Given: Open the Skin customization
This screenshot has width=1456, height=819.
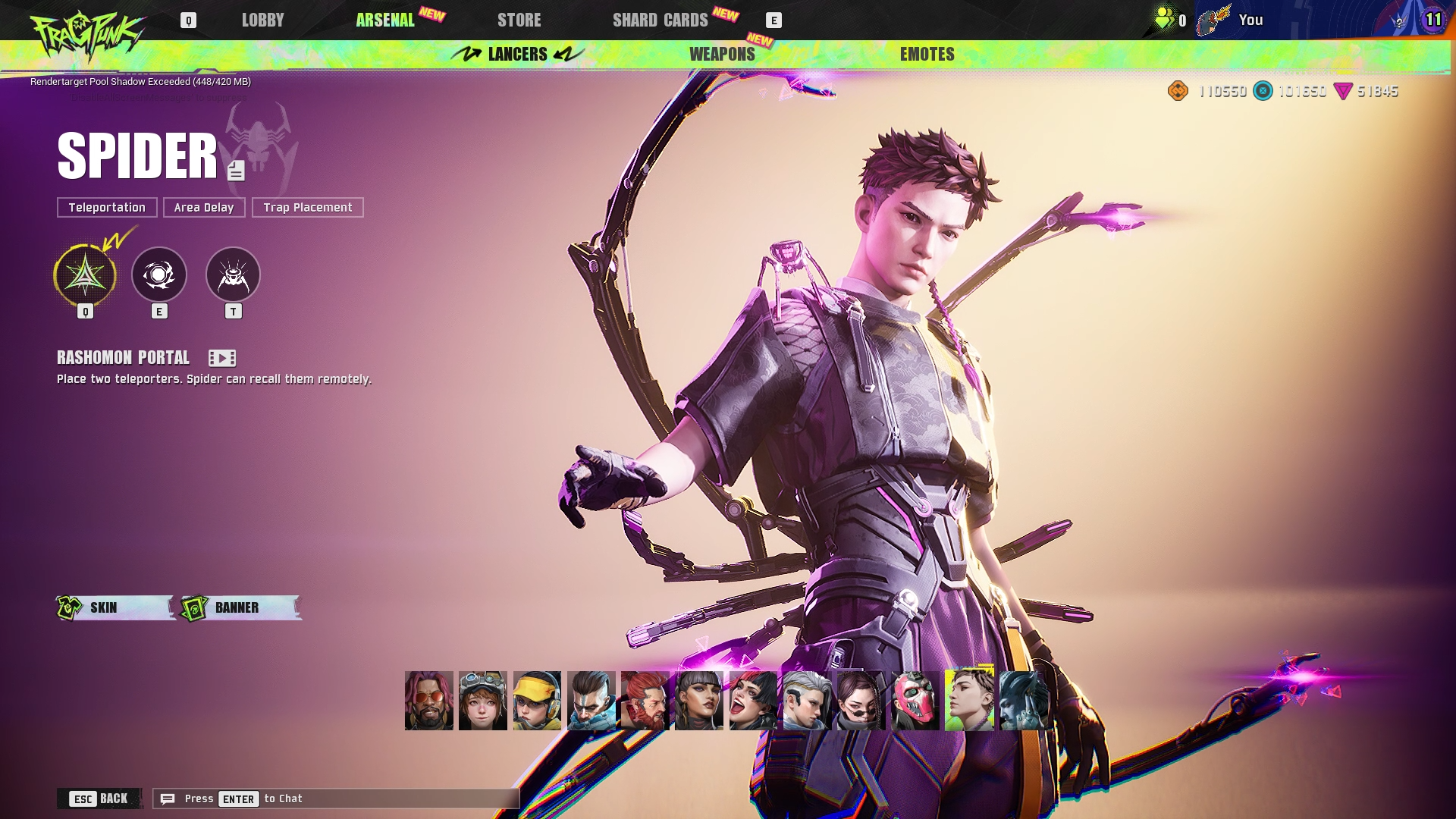Looking at the screenshot, I should click(x=115, y=607).
